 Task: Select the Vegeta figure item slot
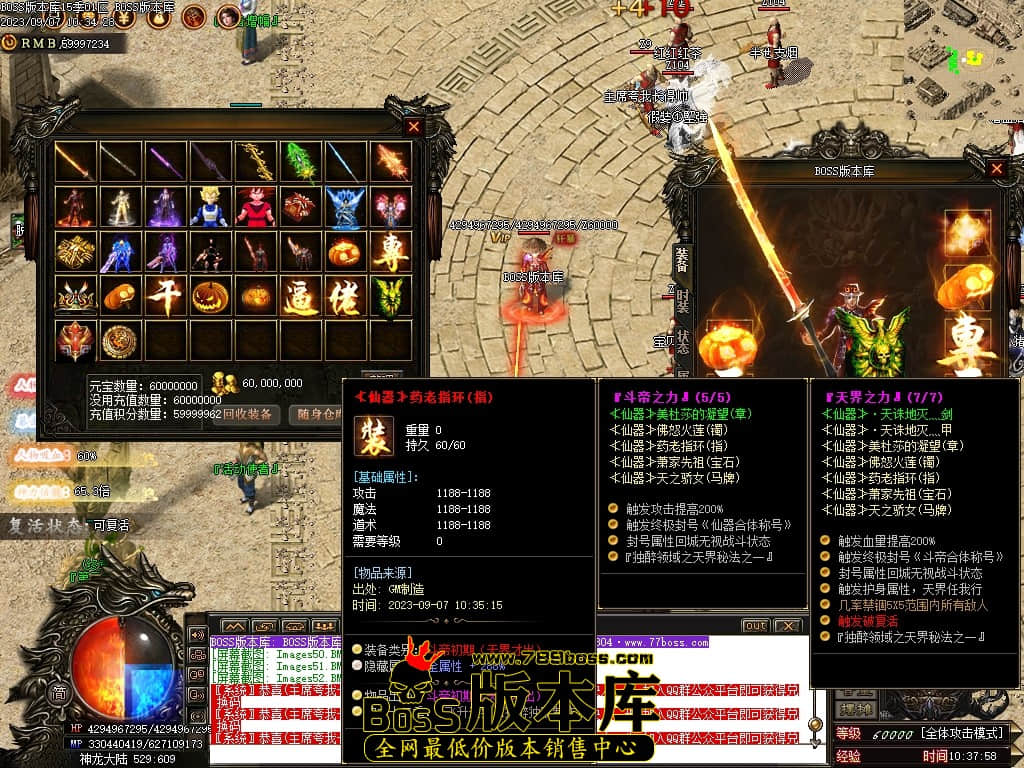(210, 207)
